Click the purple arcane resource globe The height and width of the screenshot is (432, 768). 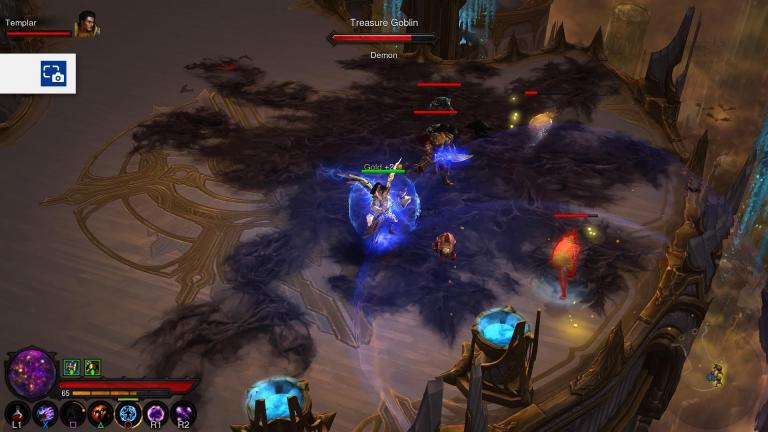coord(31,373)
